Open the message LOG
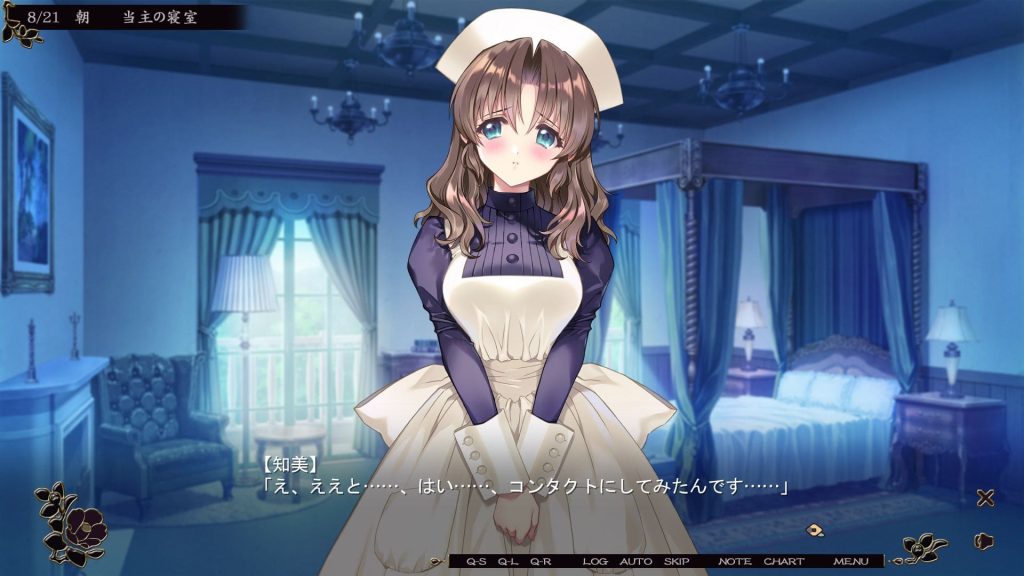The image size is (1024, 576). pos(595,562)
